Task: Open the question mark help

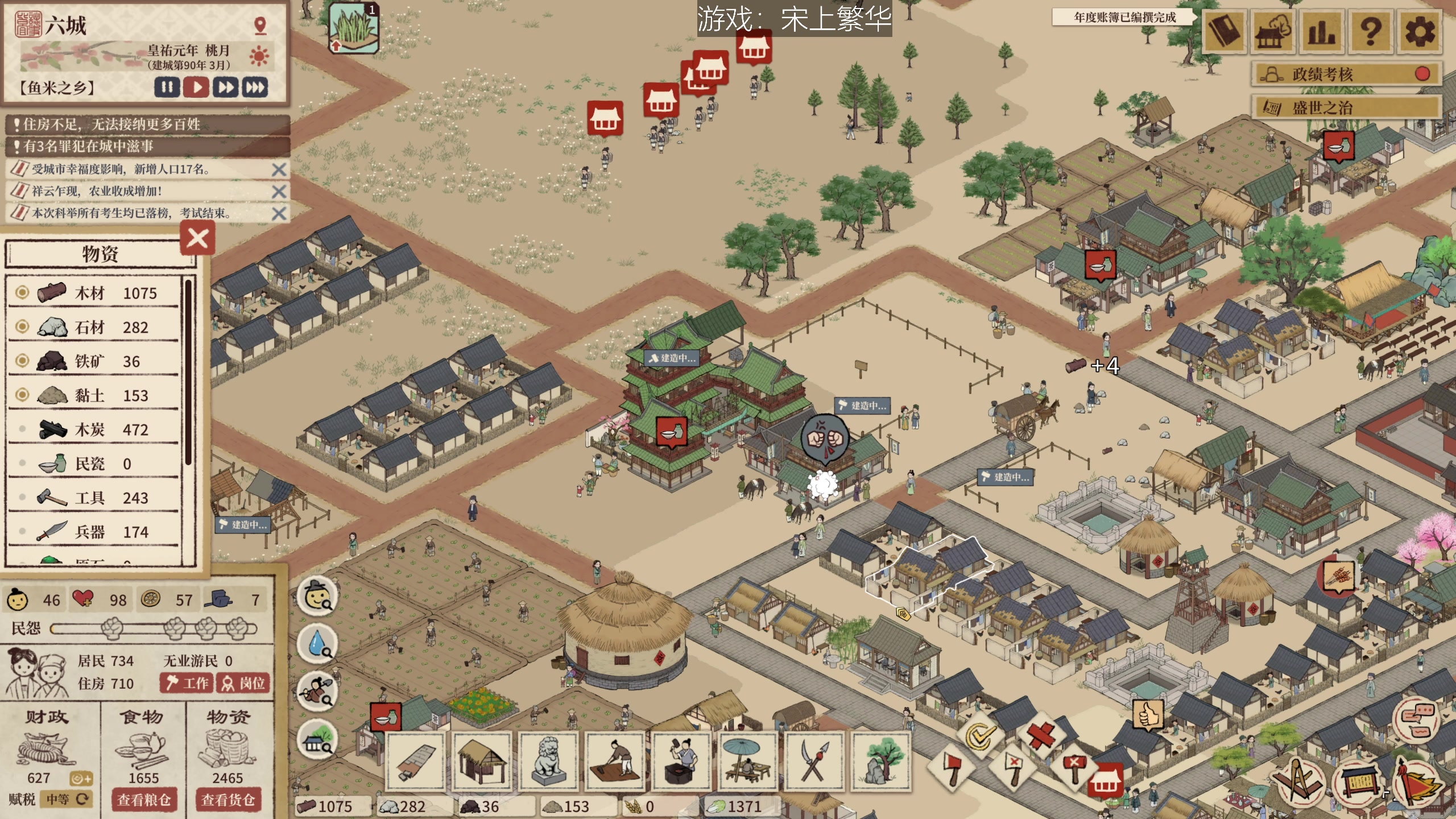Action: coord(1371,32)
